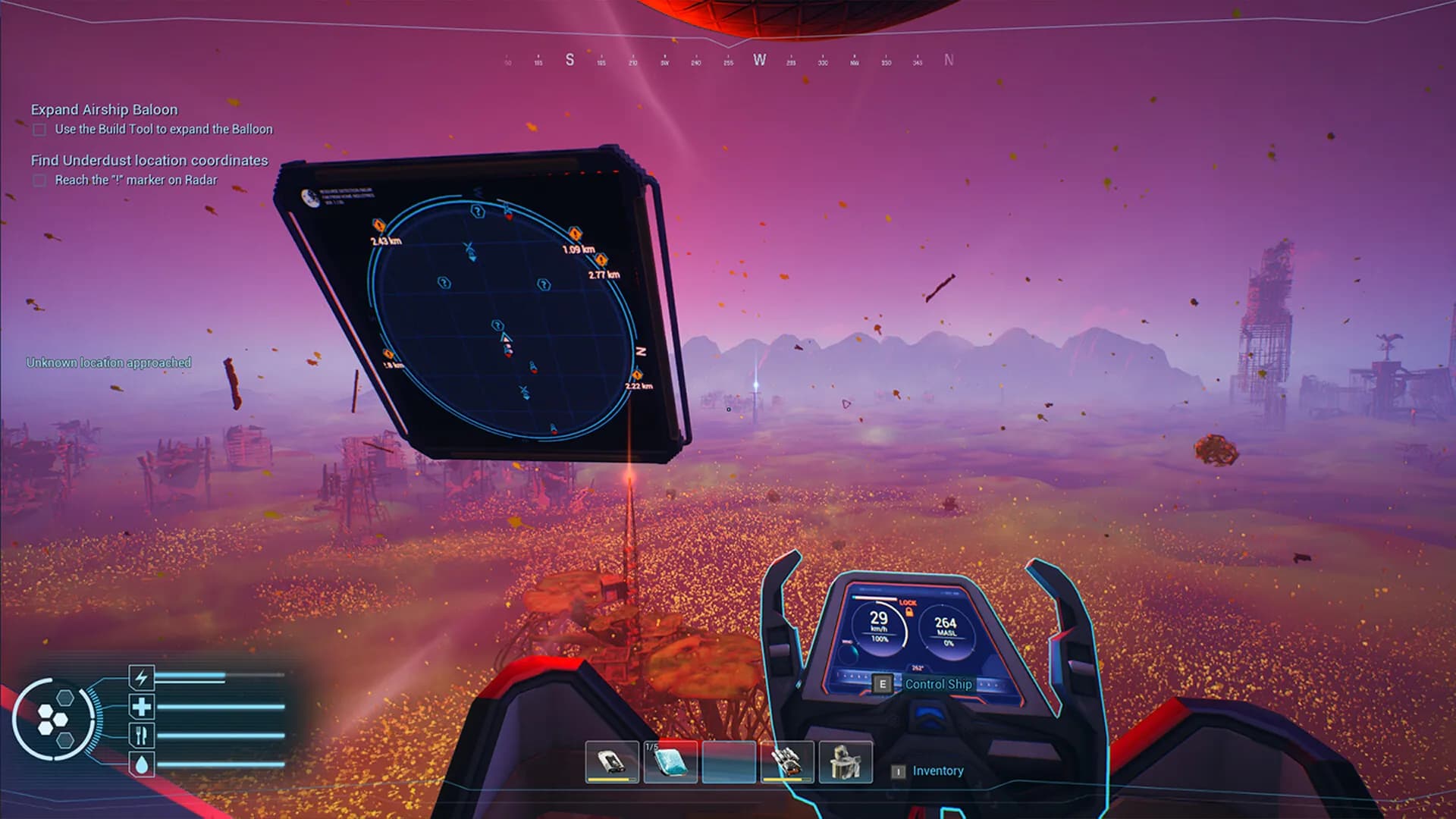Open the resource detection radar screen
The height and width of the screenshot is (819, 1456).
pyautogui.click(x=485, y=303)
